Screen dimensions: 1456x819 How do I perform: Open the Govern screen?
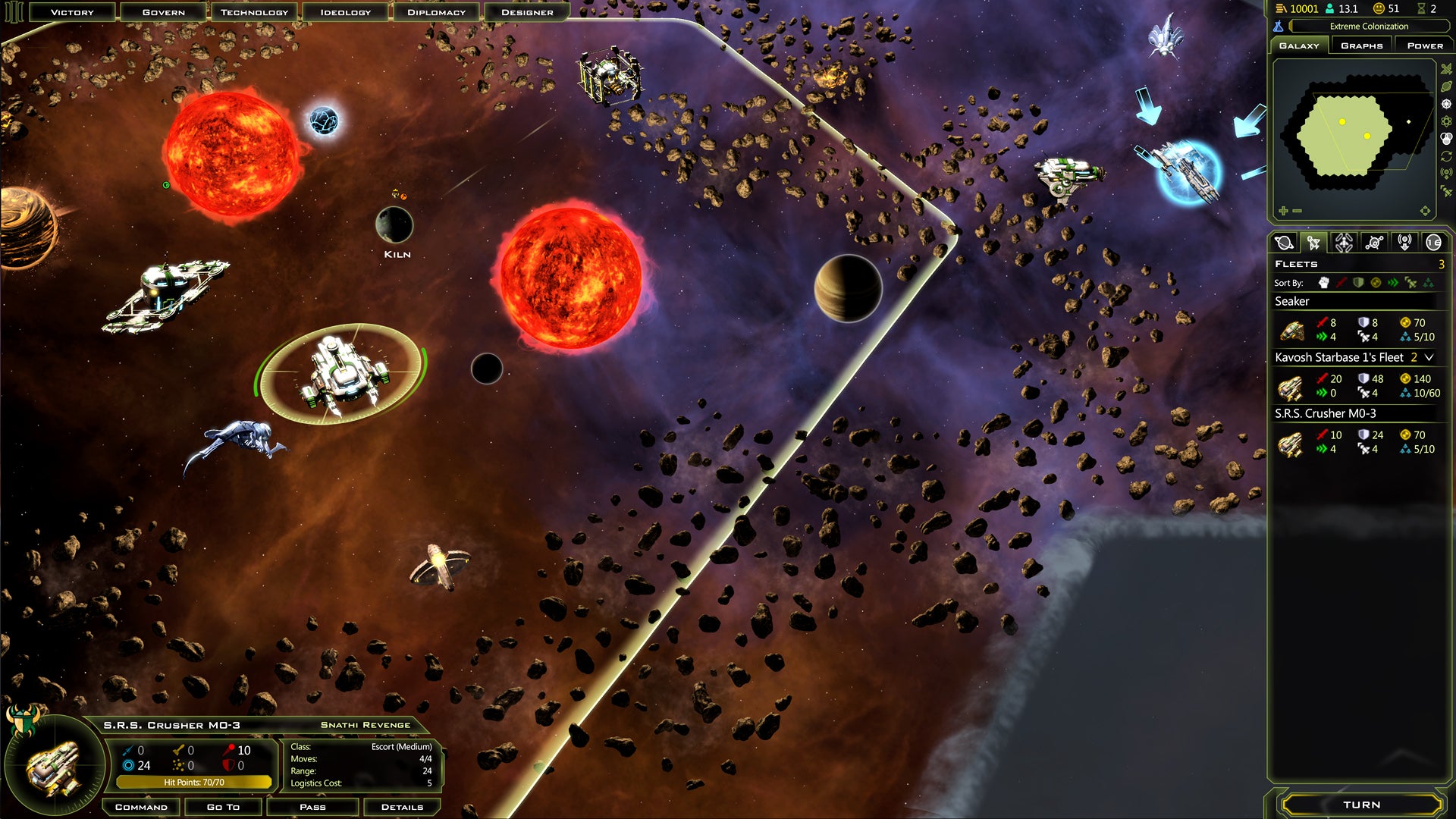click(x=163, y=12)
